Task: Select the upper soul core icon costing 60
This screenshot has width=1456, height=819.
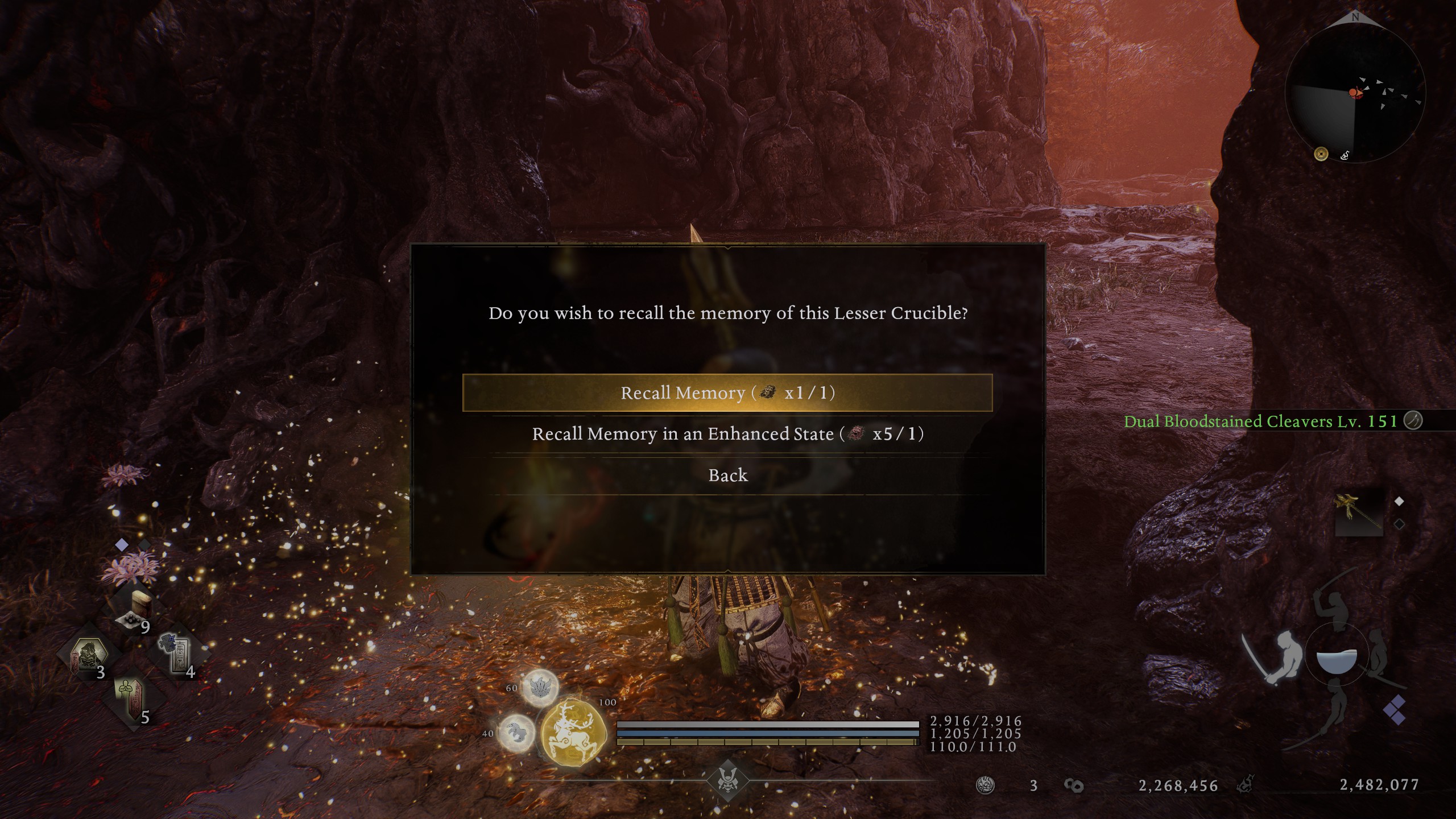Action: (539, 688)
